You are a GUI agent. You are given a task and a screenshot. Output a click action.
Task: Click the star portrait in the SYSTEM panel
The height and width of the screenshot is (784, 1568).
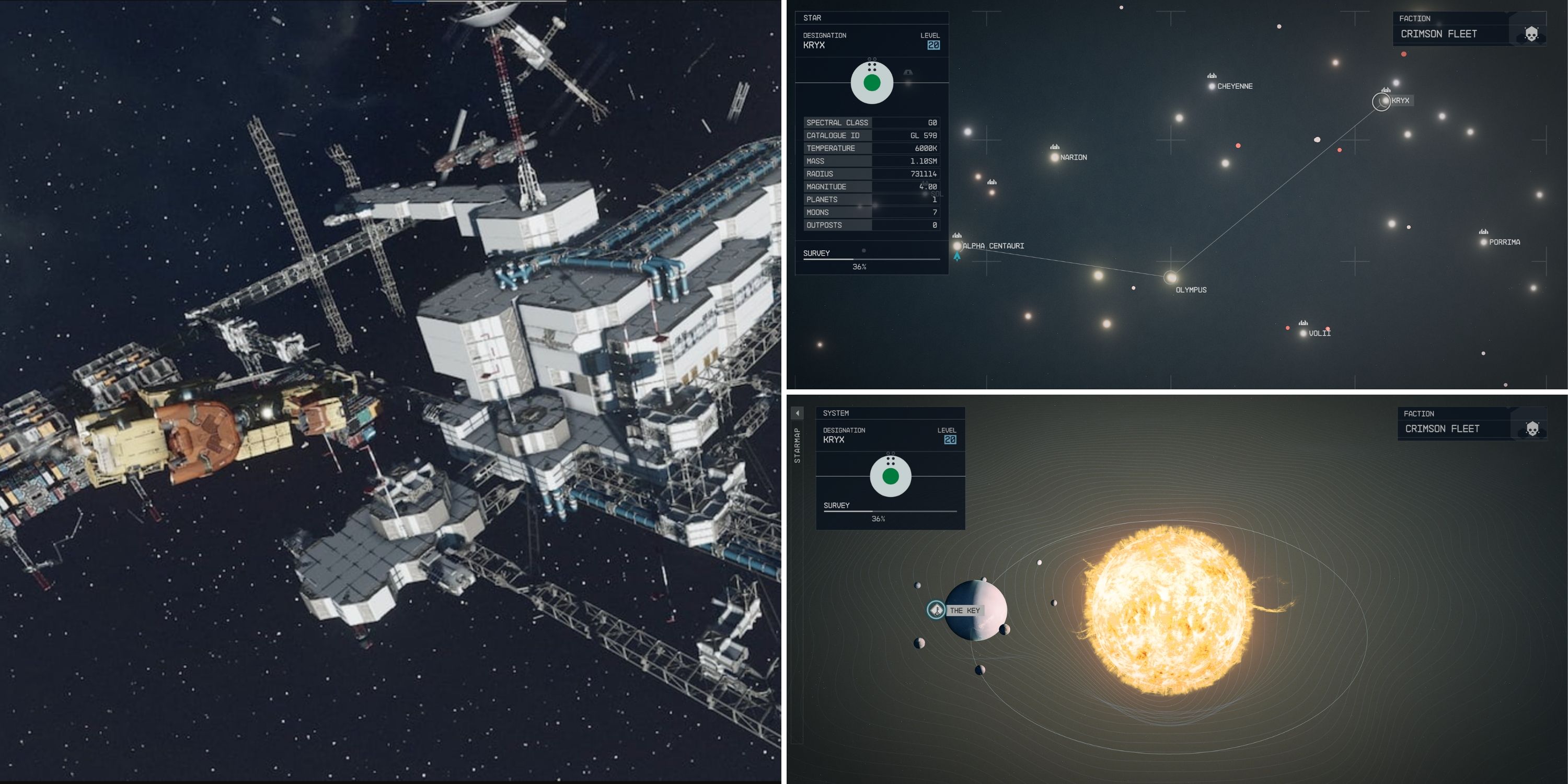pos(891,477)
